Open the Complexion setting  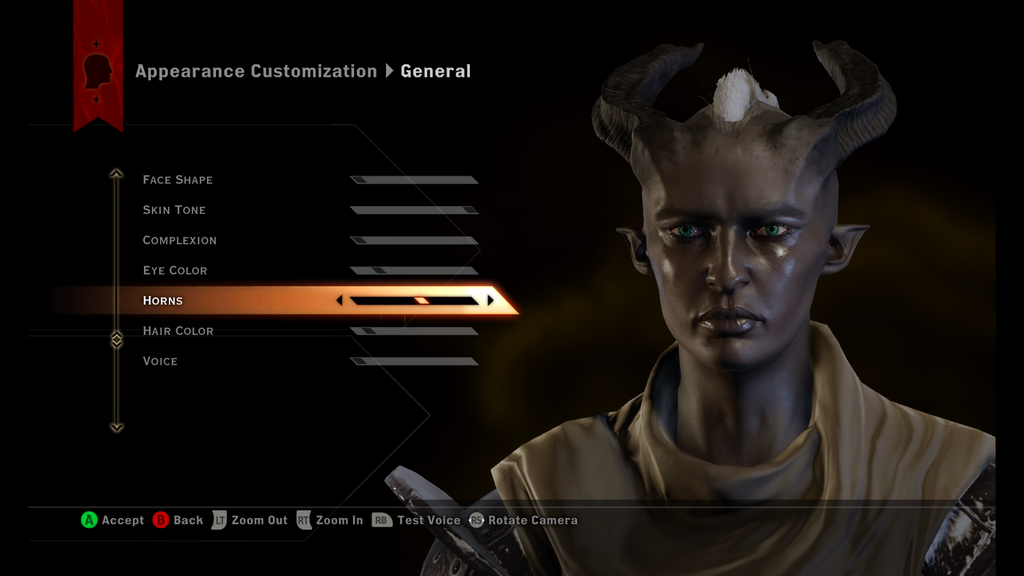click(x=180, y=240)
